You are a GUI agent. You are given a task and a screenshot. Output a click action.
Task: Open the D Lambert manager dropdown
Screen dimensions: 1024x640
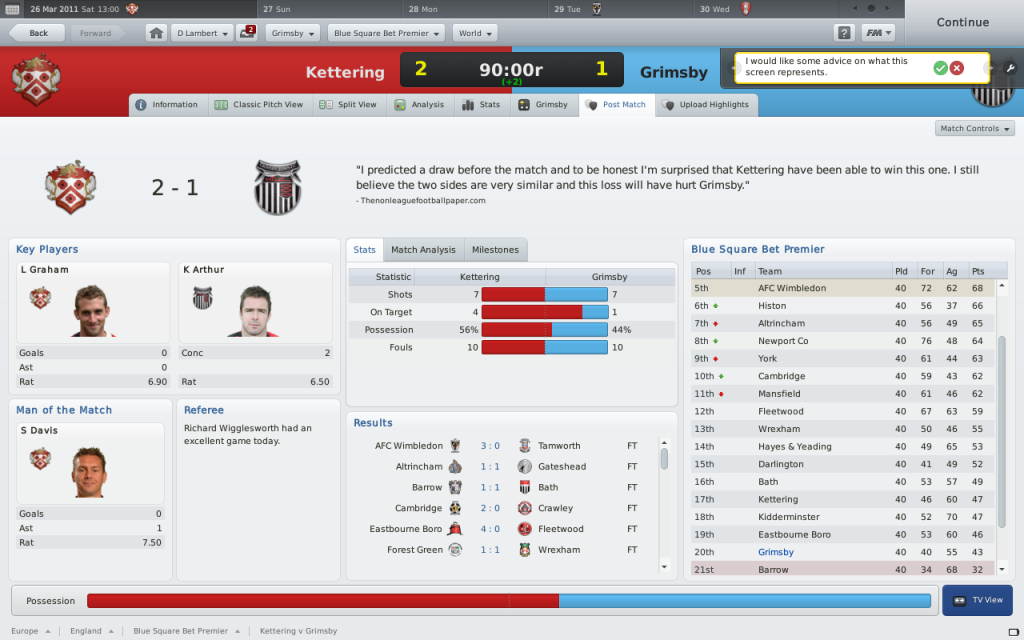tap(202, 33)
